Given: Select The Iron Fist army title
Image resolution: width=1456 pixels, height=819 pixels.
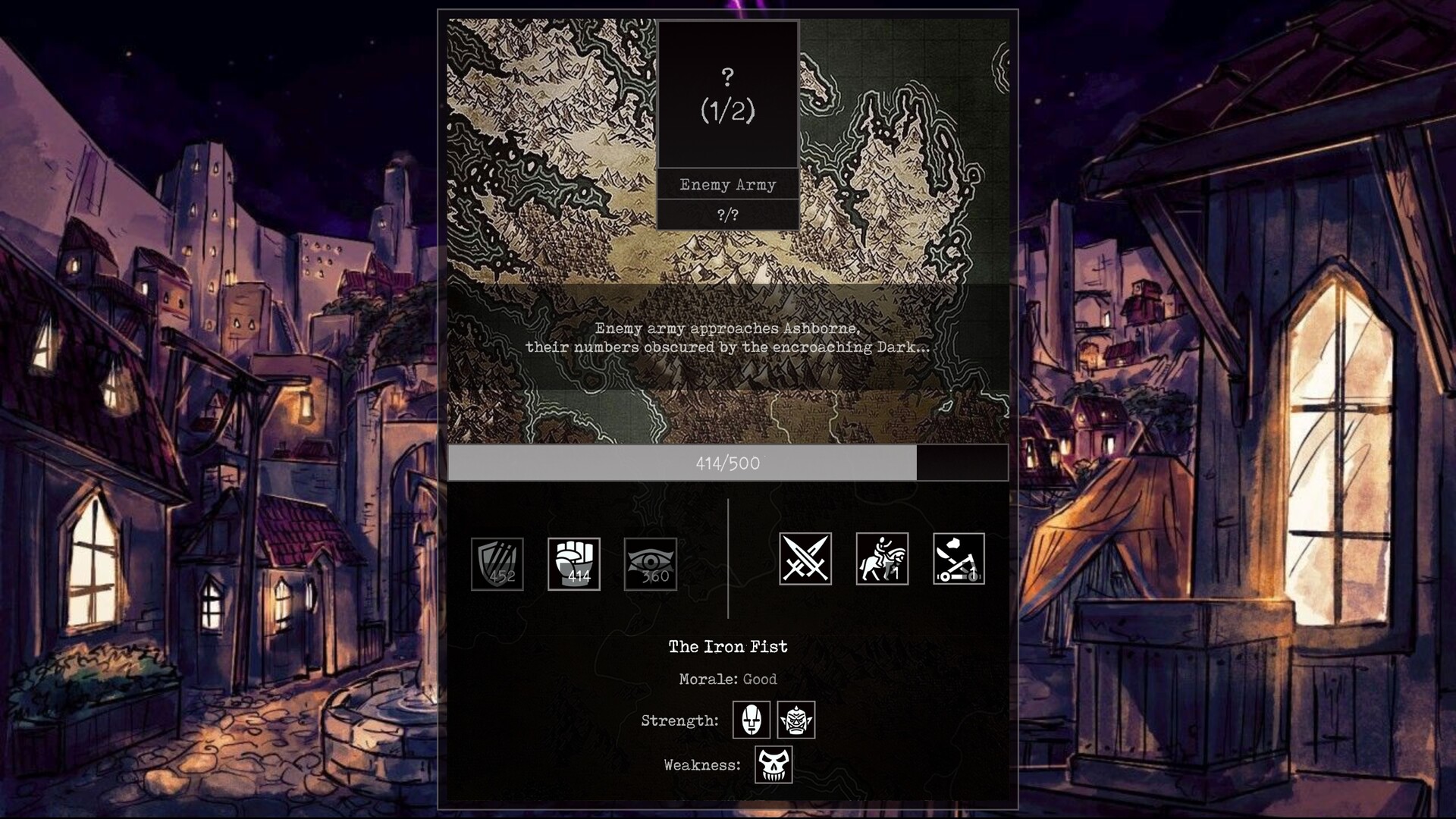Looking at the screenshot, I should coord(728,647).
